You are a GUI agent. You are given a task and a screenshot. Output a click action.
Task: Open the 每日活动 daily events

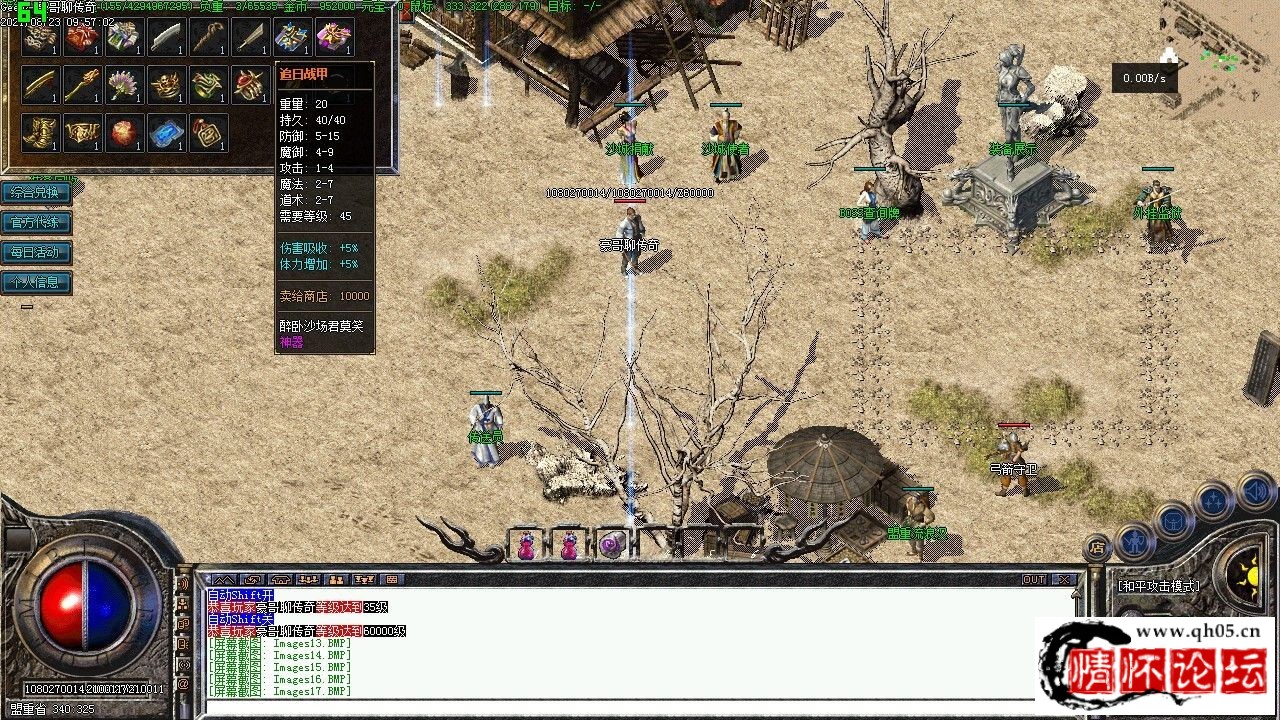click(36, 253)
